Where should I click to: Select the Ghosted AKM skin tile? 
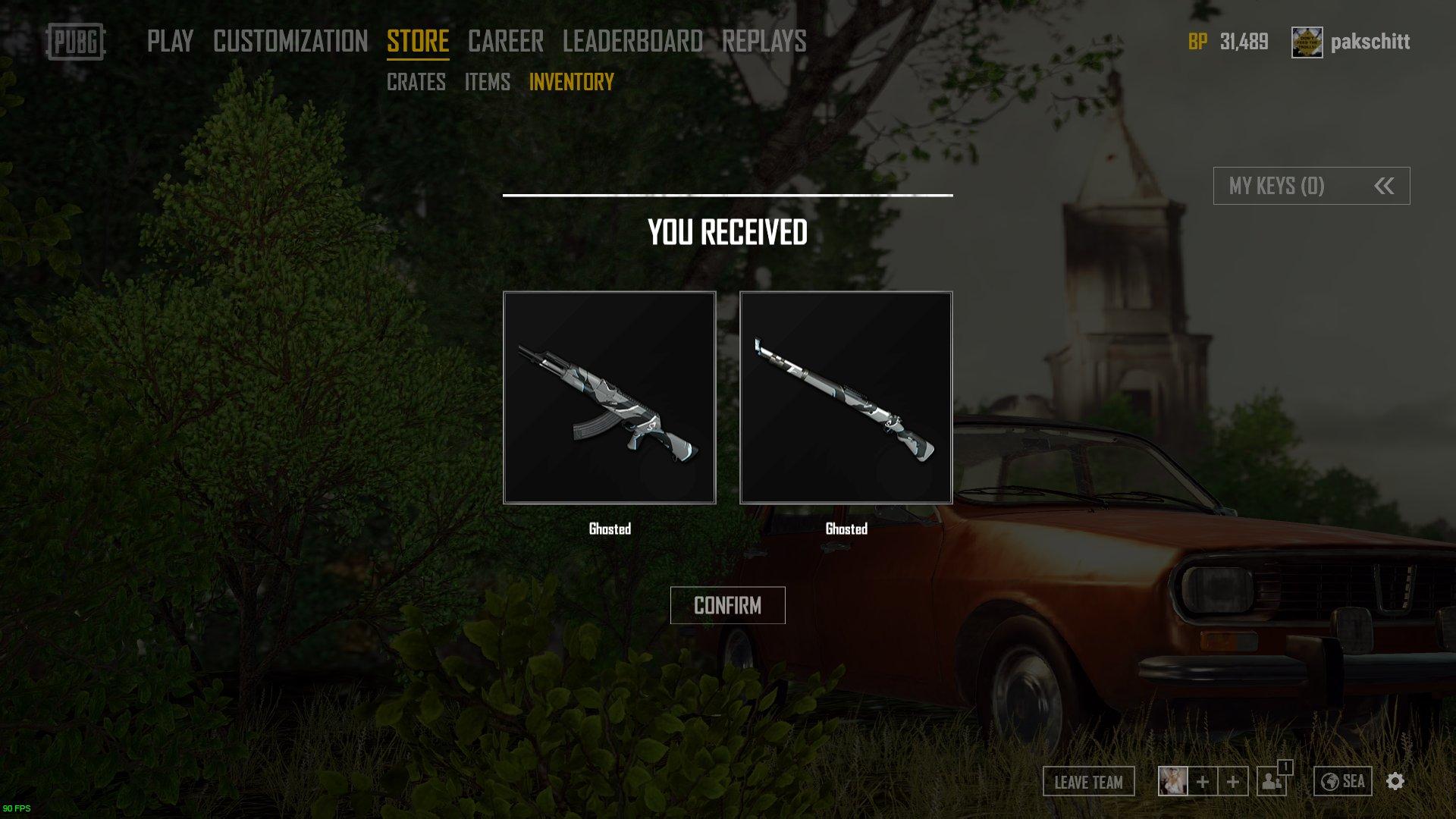(x=610, y=397)
